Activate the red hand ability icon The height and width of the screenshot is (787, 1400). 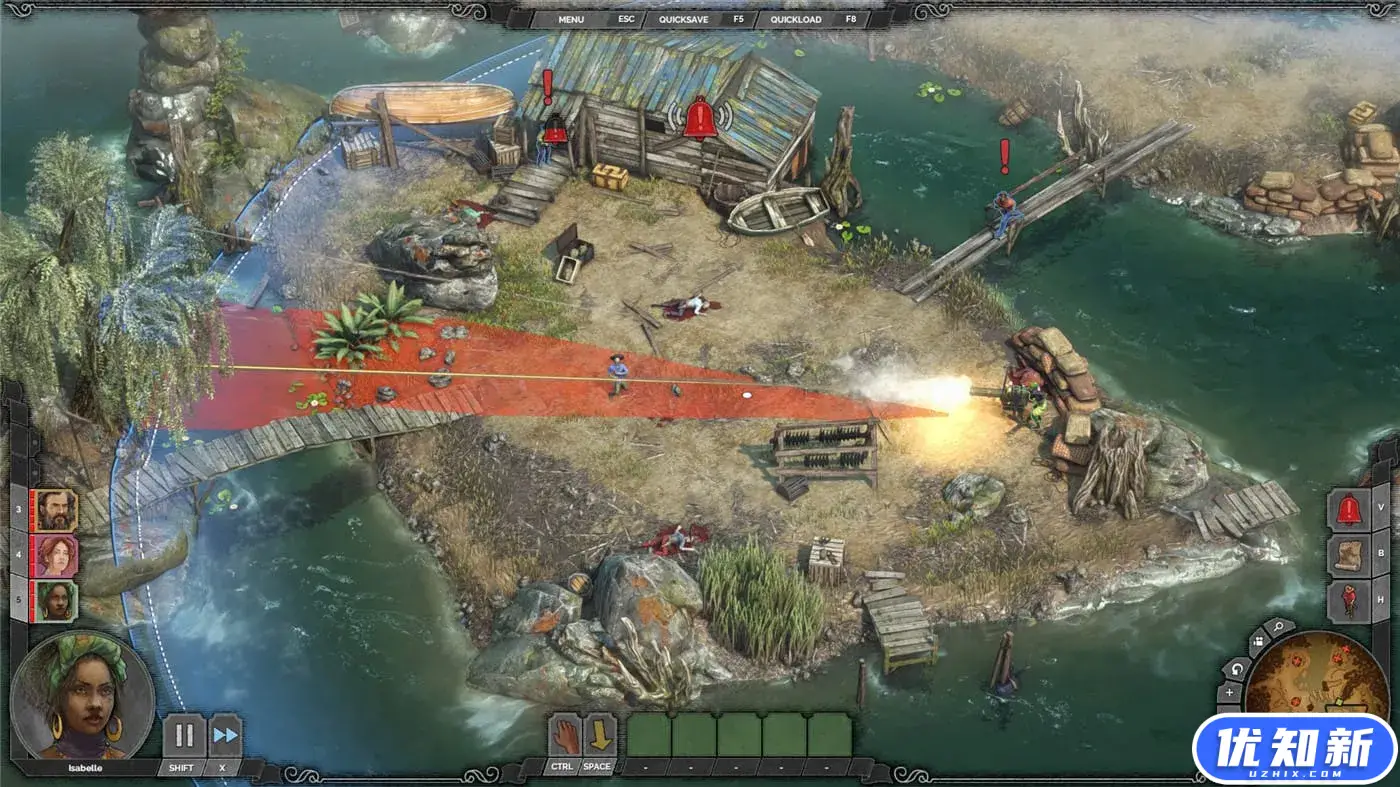pos(564,736)
